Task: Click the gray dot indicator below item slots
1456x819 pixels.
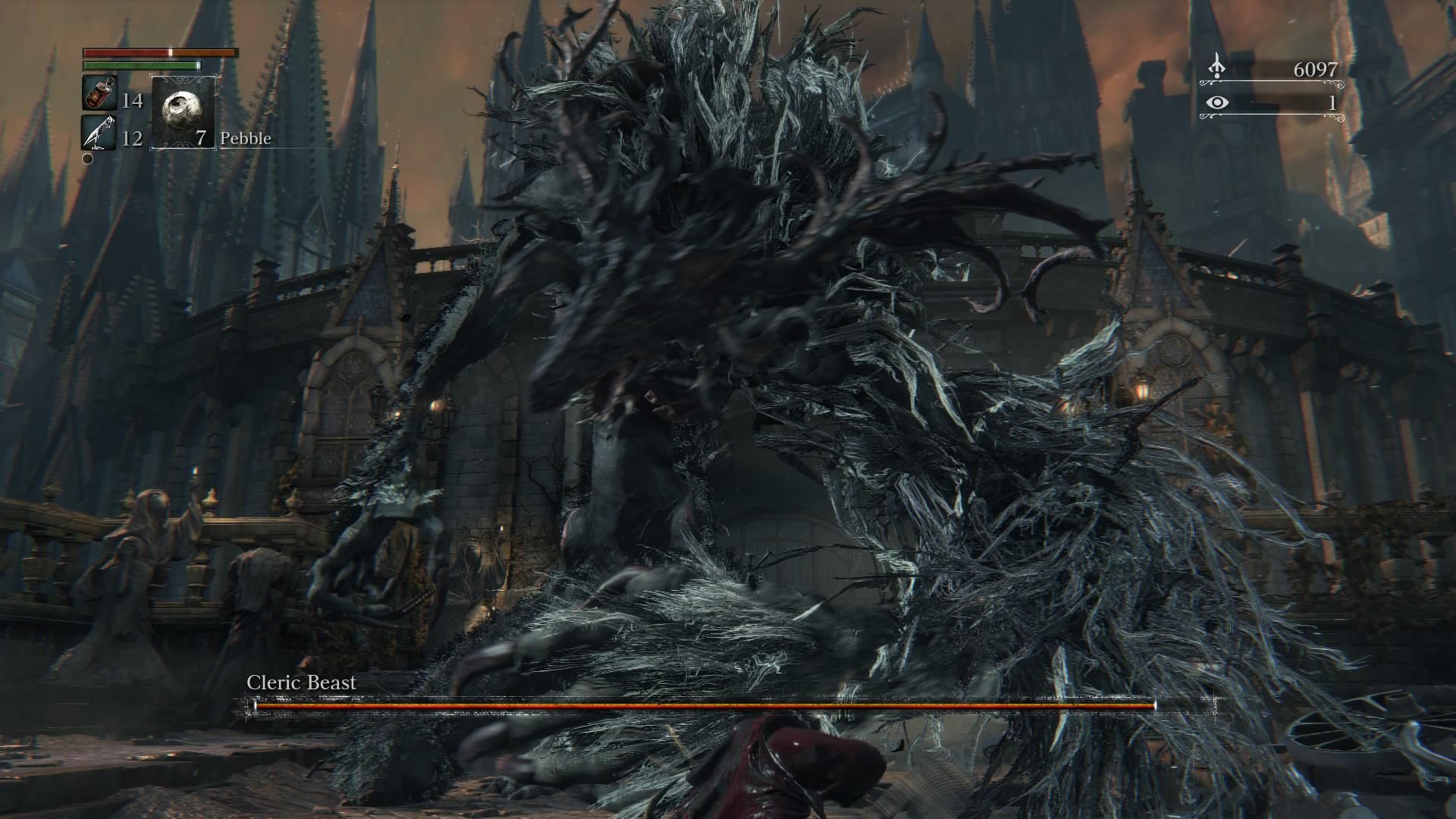Action: click(86, 160)
